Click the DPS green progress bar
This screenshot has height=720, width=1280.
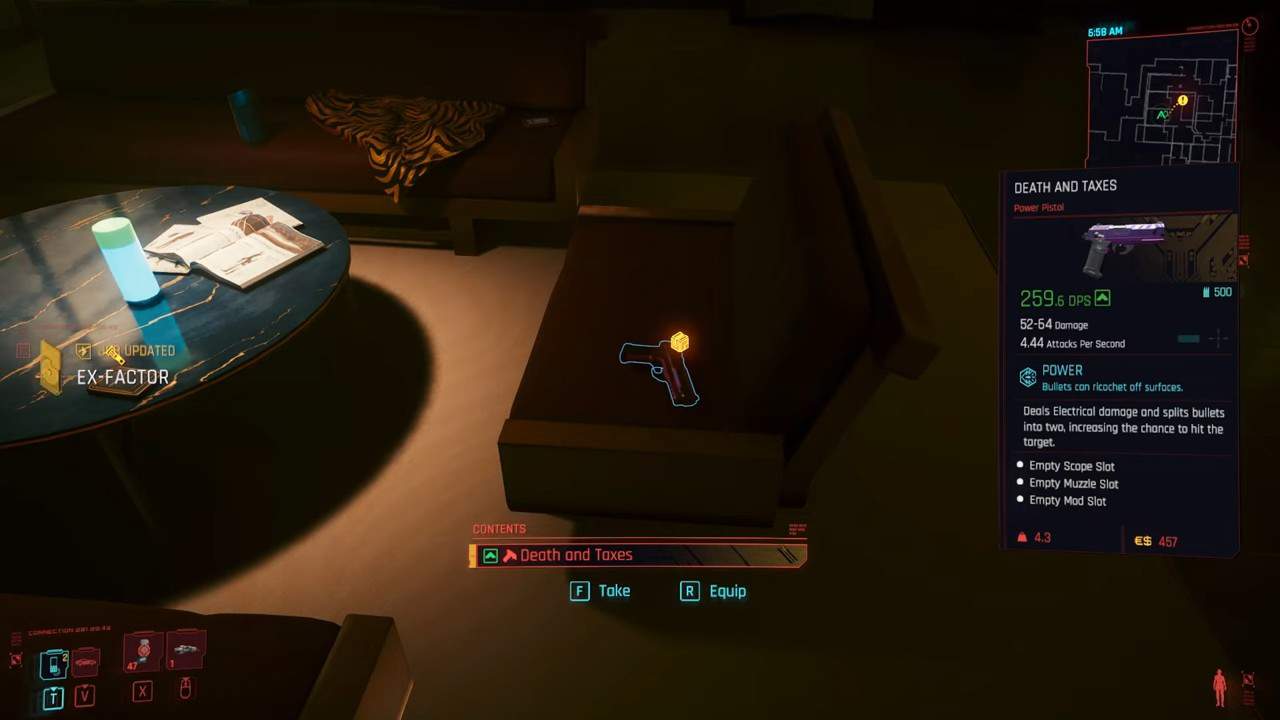click(x=1188, y=338)
